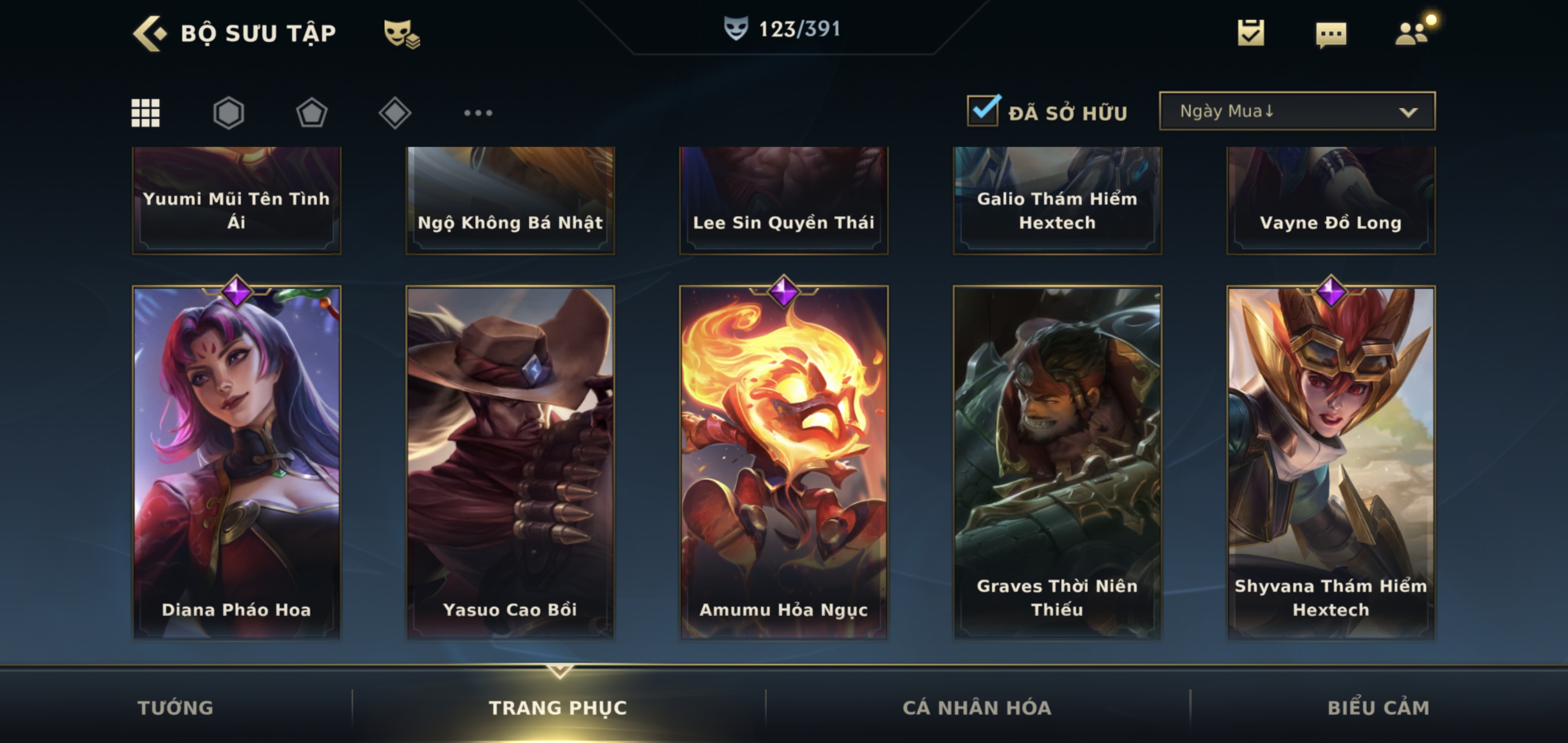Select the grid all-skins filter

click(x=145, y=112)
